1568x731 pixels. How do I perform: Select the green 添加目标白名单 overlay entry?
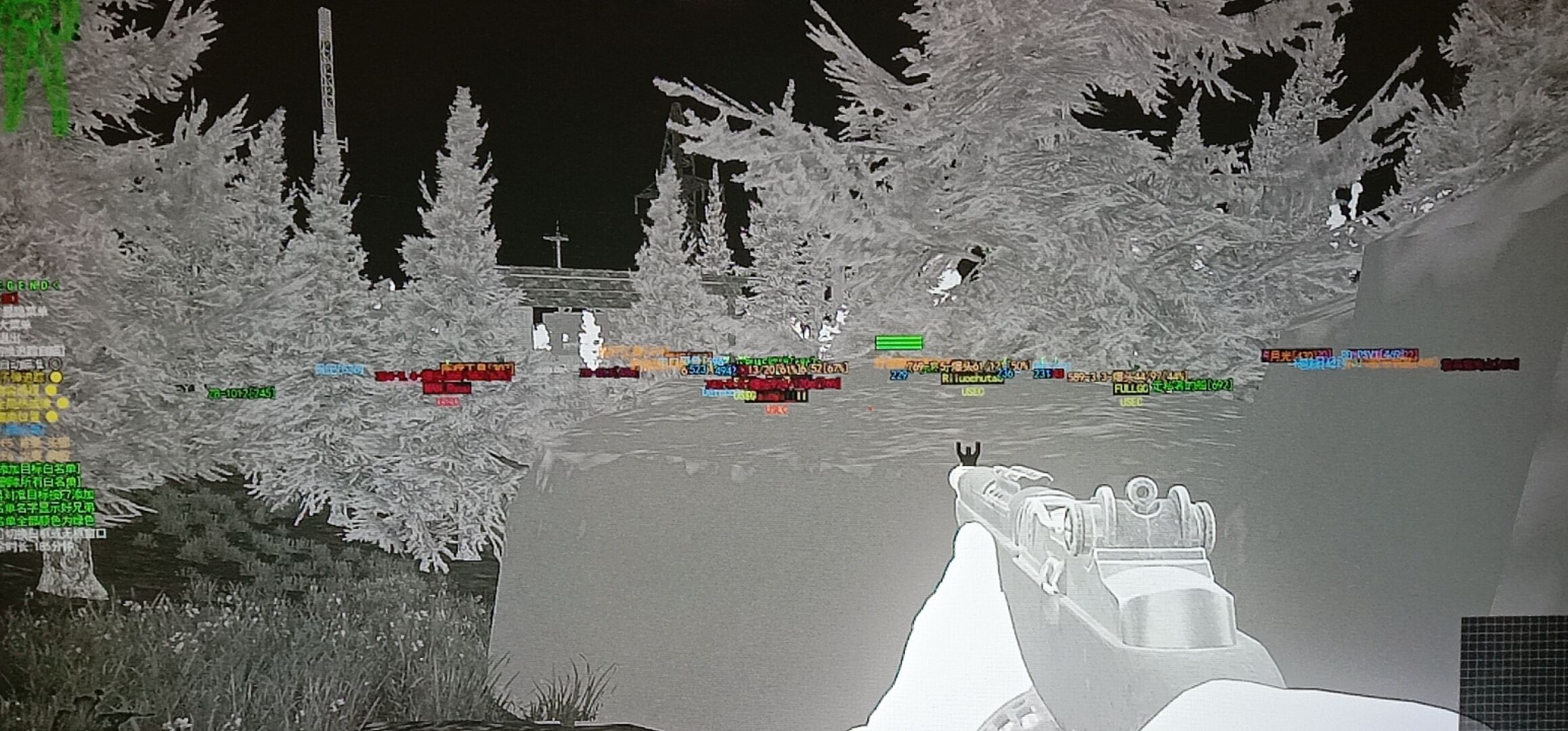39,468
